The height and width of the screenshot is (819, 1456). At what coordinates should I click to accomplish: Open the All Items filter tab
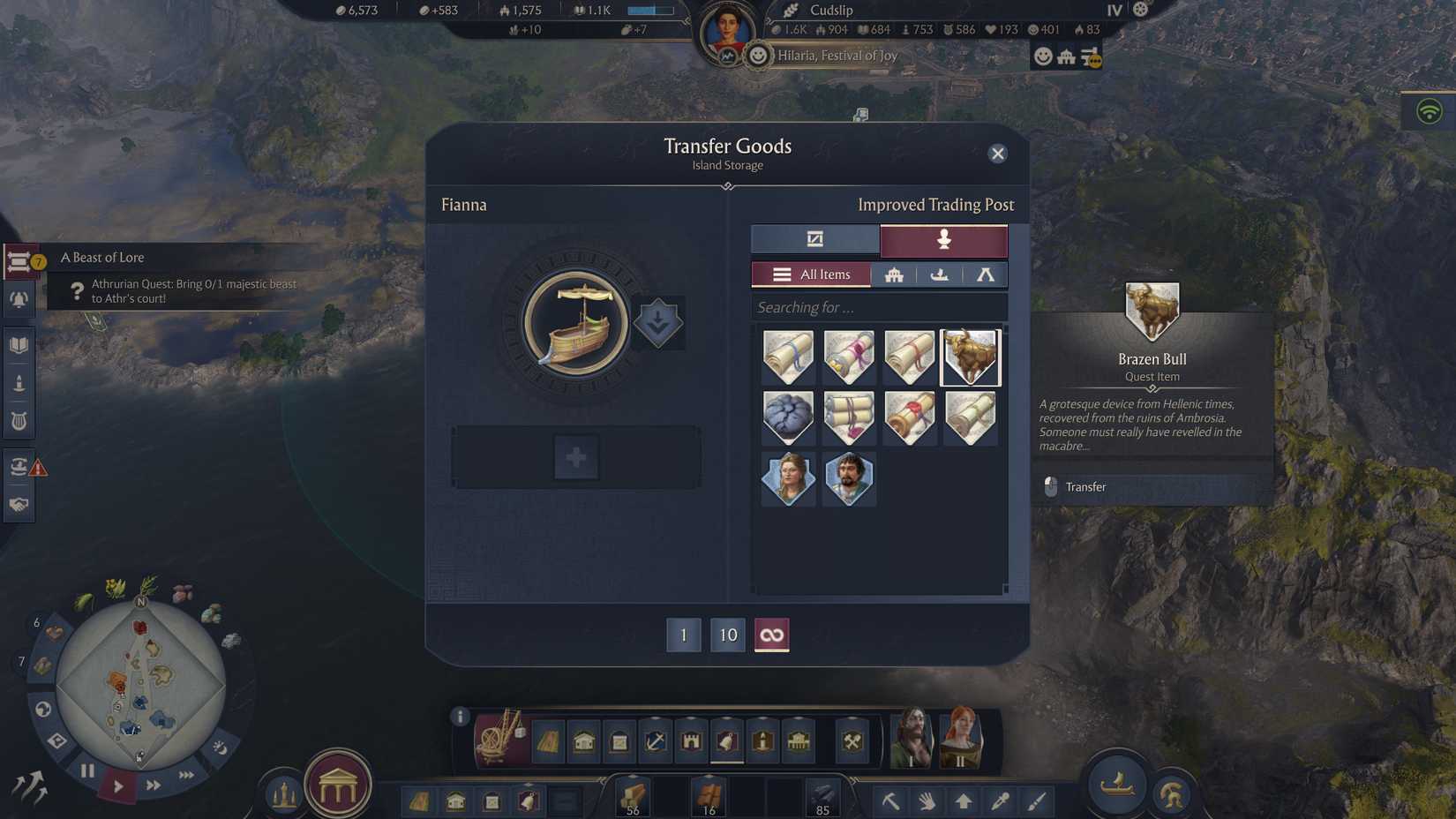point(812,274)
